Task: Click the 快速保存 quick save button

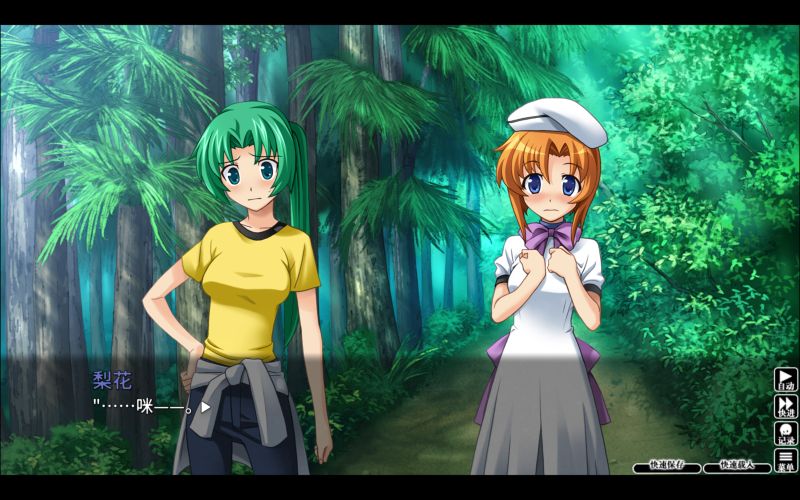Action: coord(666,466)
